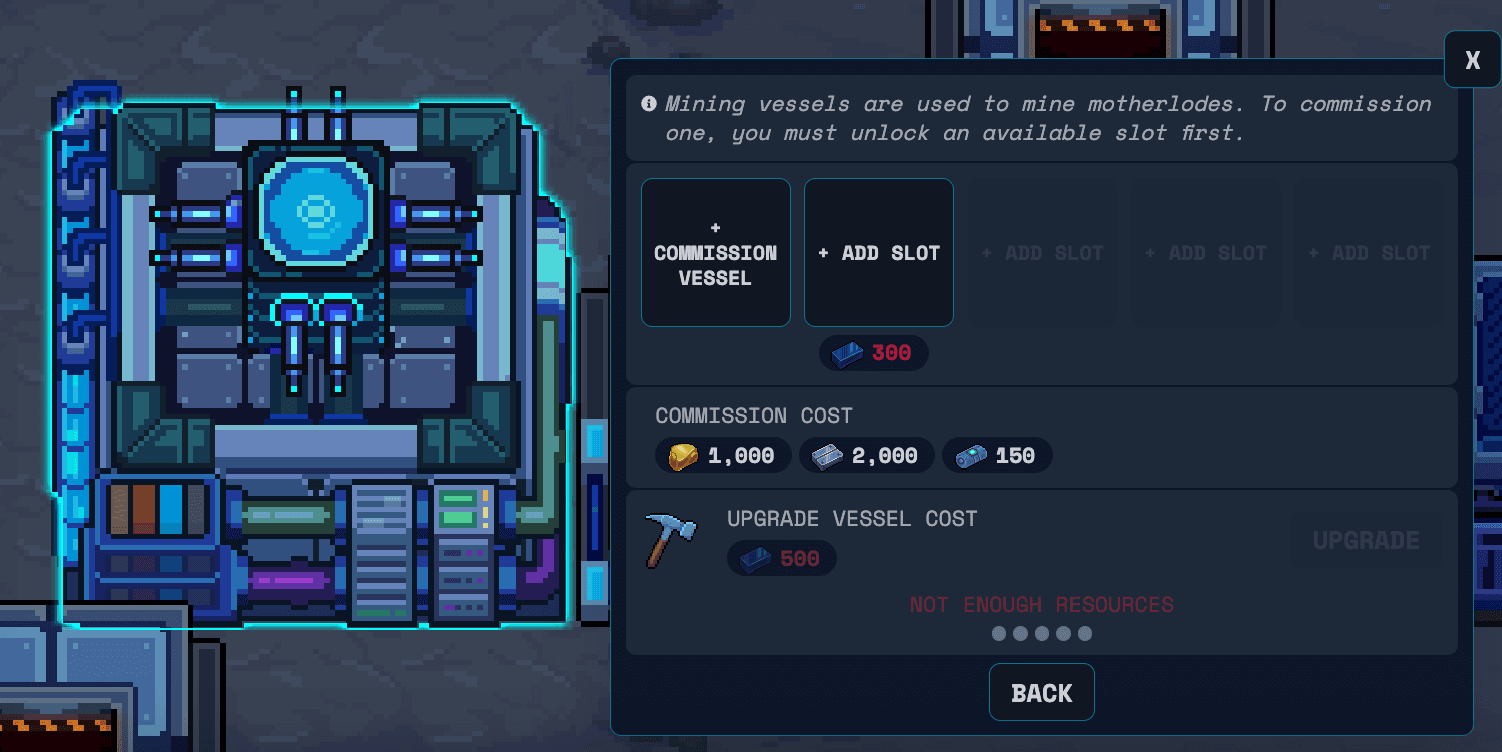
Task: Select the first locked Add Slot tile
Action: 1042,252
